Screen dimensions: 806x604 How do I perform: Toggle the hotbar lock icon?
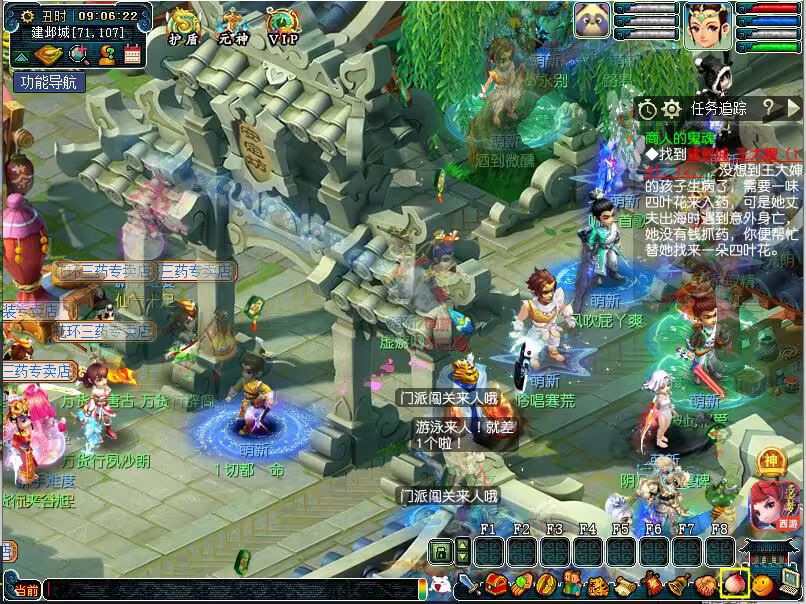tap(439, 551)
